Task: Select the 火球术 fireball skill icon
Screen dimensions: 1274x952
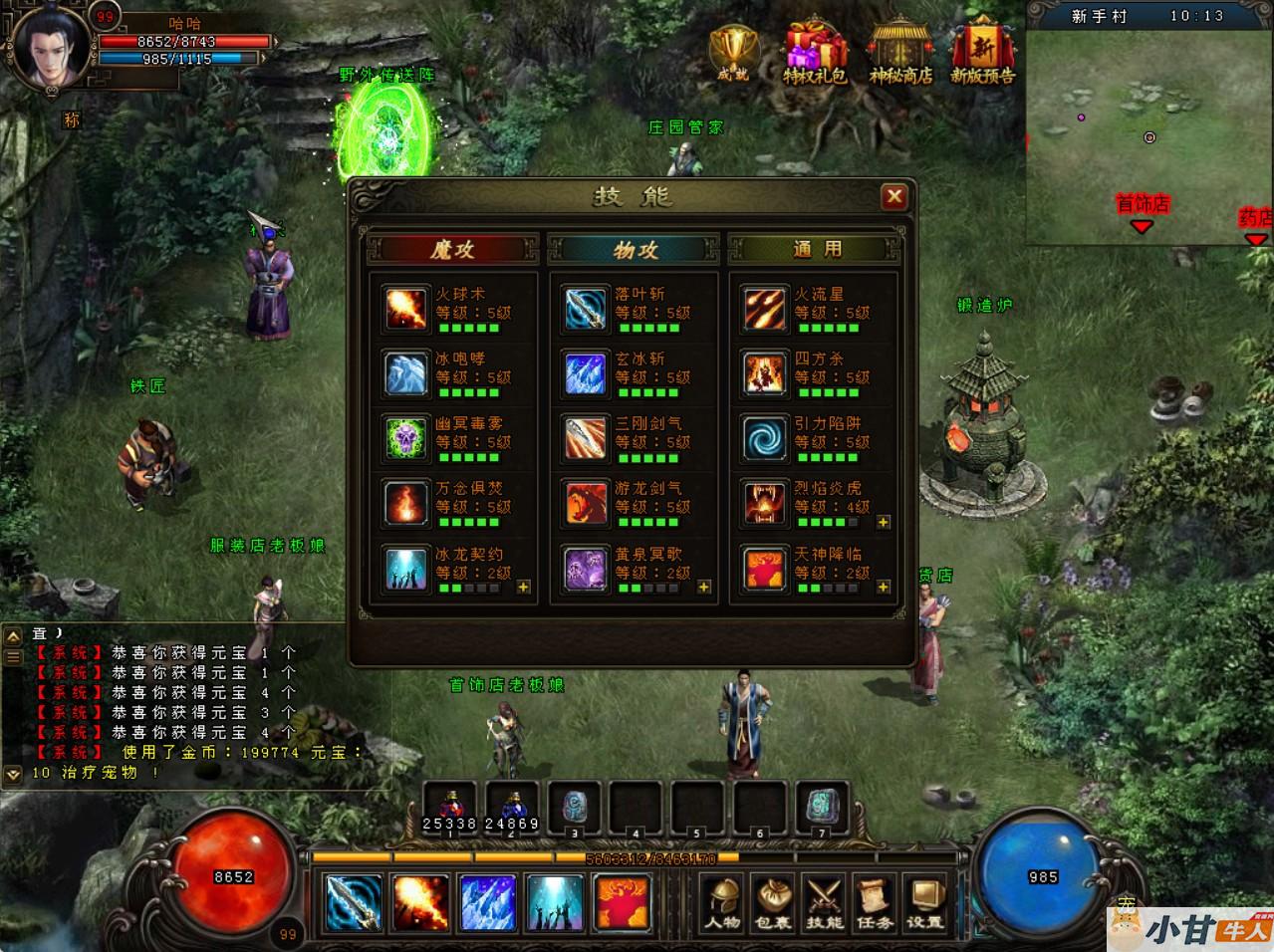Action: [405, 309]
